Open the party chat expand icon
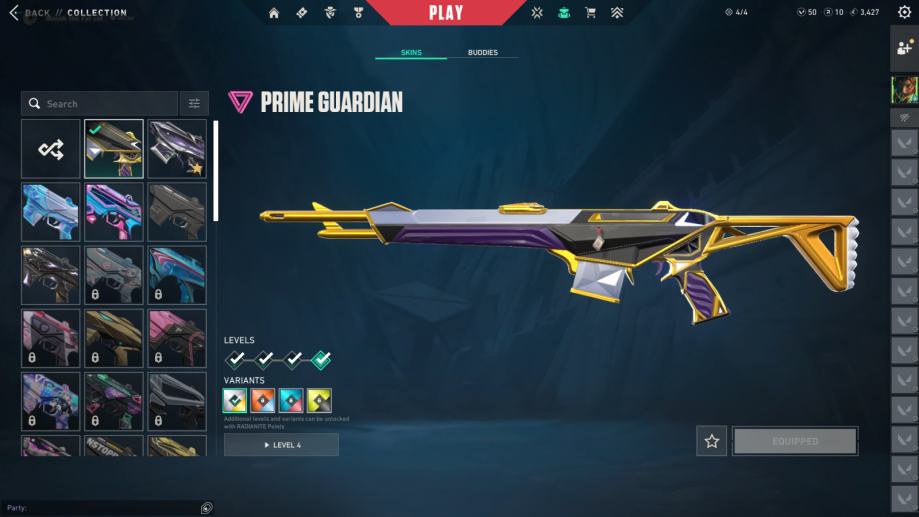 [x=206, y=508]
